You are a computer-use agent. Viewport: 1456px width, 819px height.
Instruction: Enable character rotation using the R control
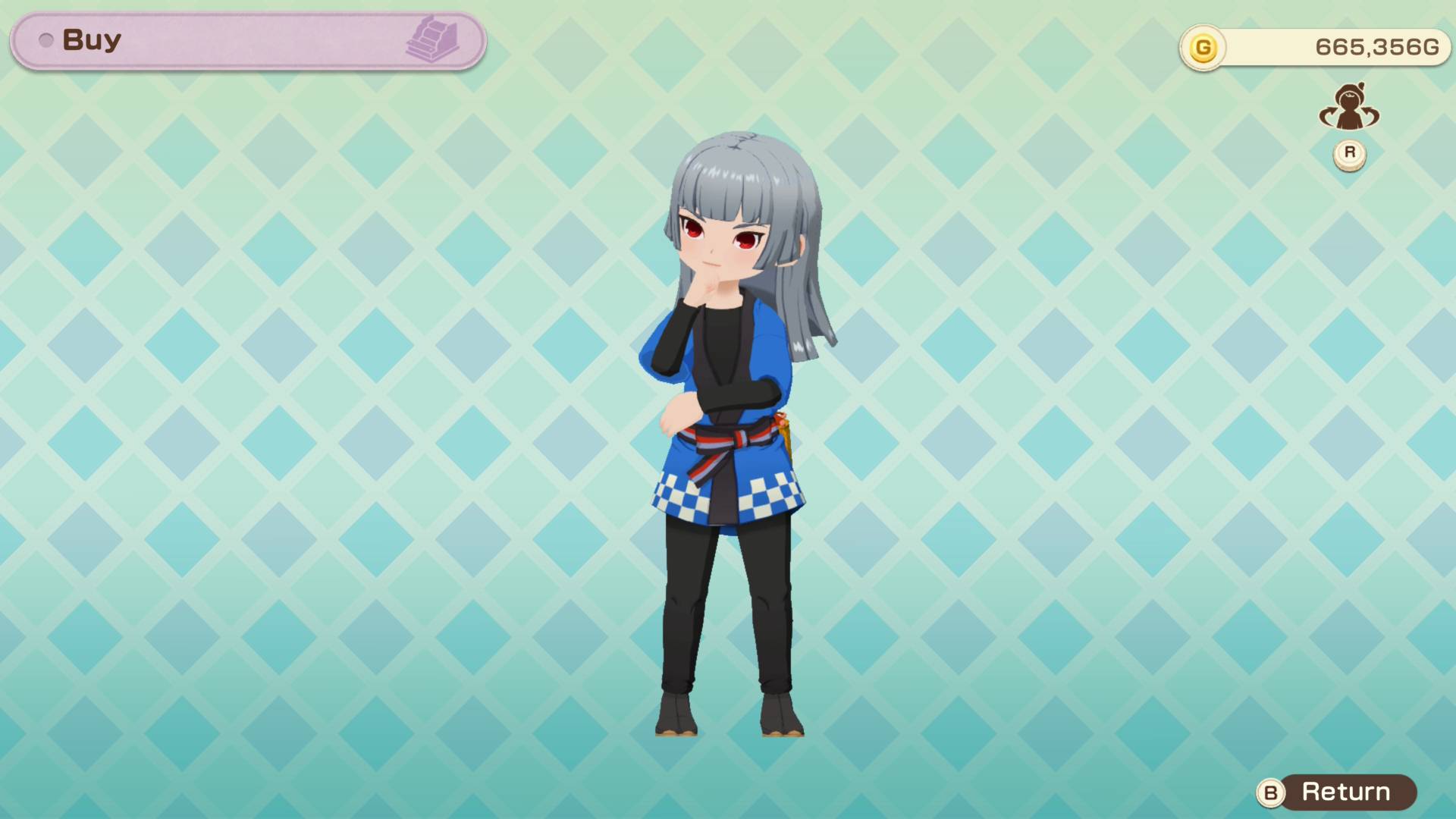[x=1349, y=152]
